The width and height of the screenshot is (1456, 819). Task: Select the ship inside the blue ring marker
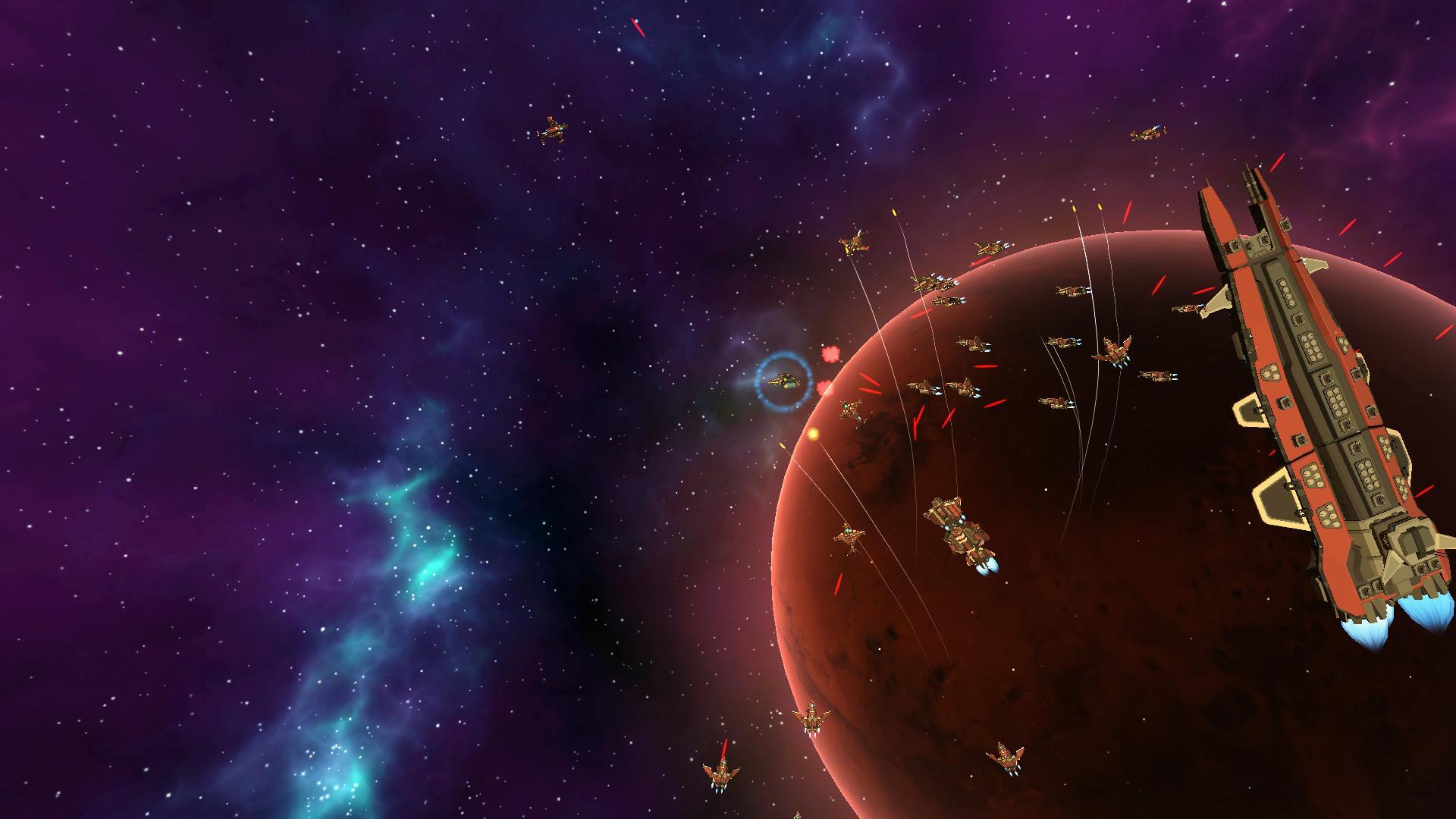click(x=783, y=381)
